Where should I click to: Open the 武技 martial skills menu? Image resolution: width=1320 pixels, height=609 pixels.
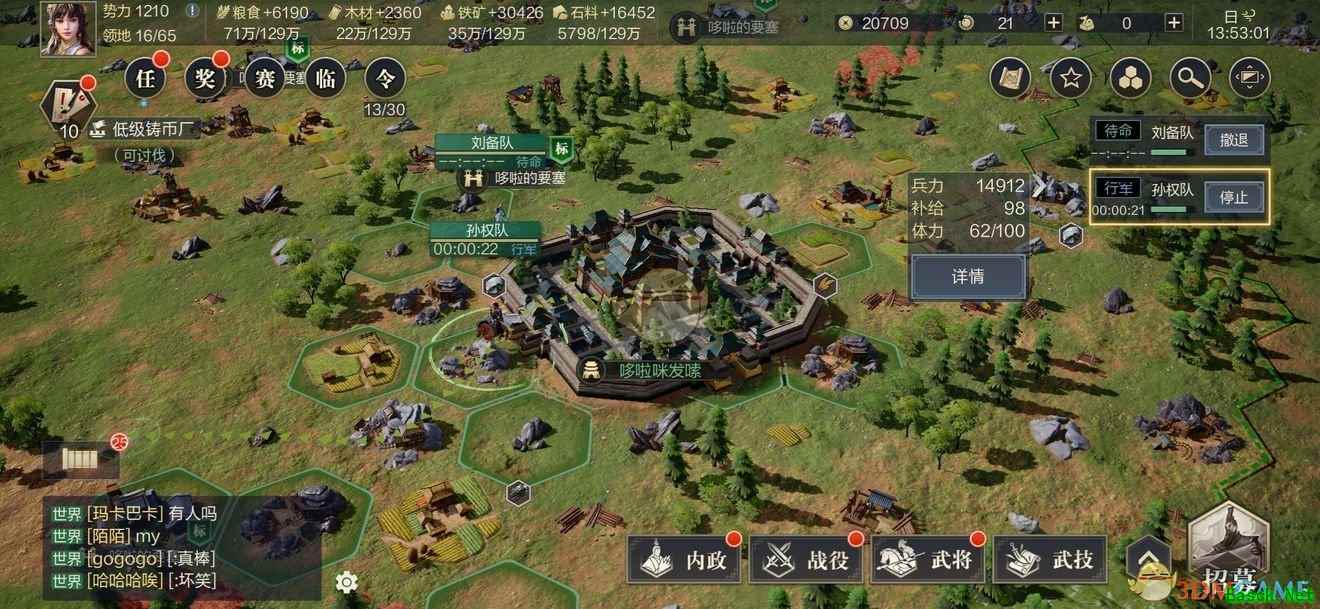[1051, 560]
